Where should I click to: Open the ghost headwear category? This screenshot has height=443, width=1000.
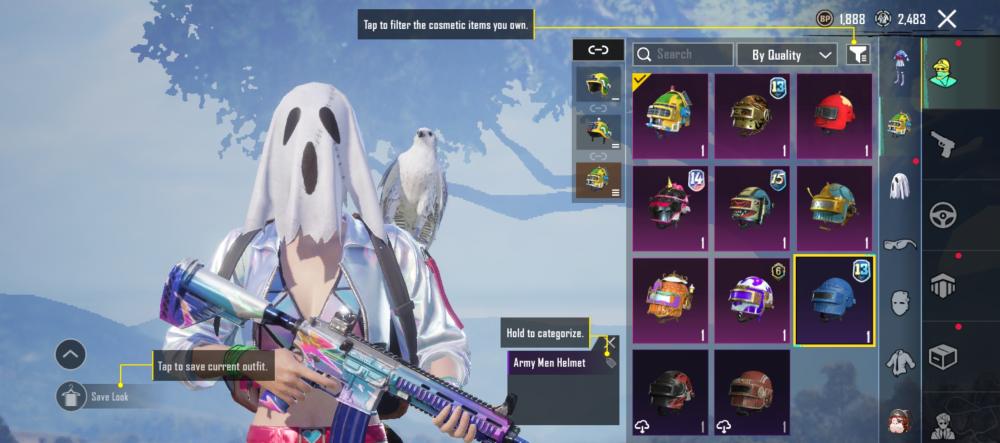click(x=899, y=184)
